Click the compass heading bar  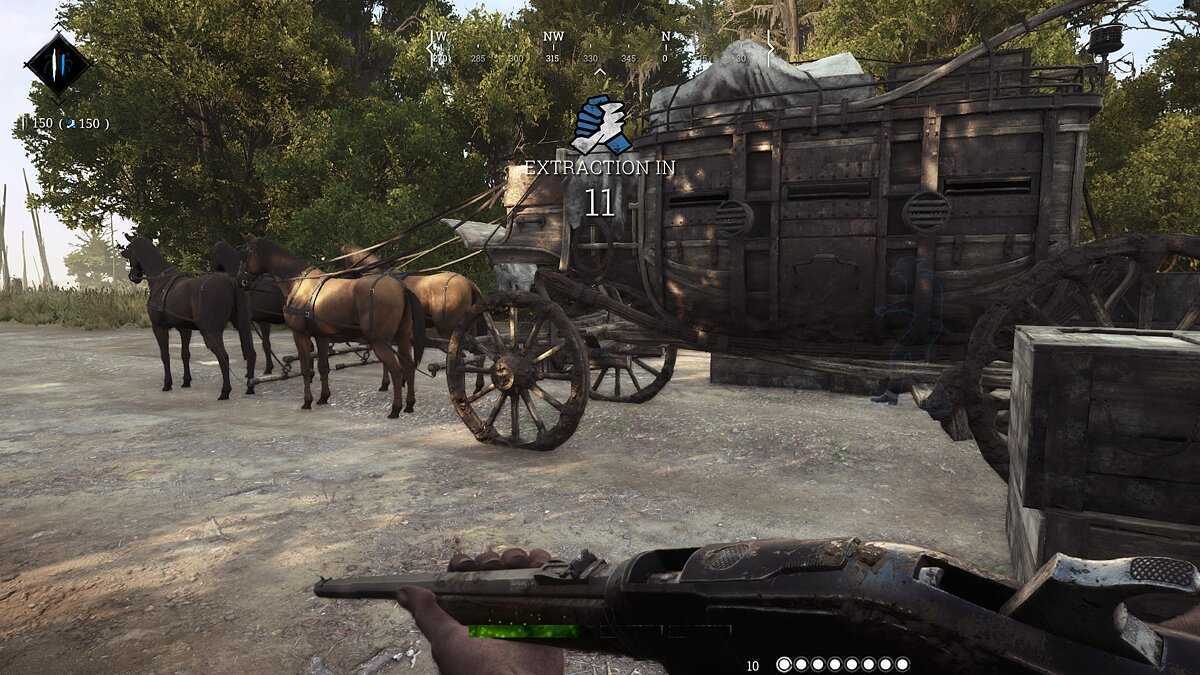600,48
